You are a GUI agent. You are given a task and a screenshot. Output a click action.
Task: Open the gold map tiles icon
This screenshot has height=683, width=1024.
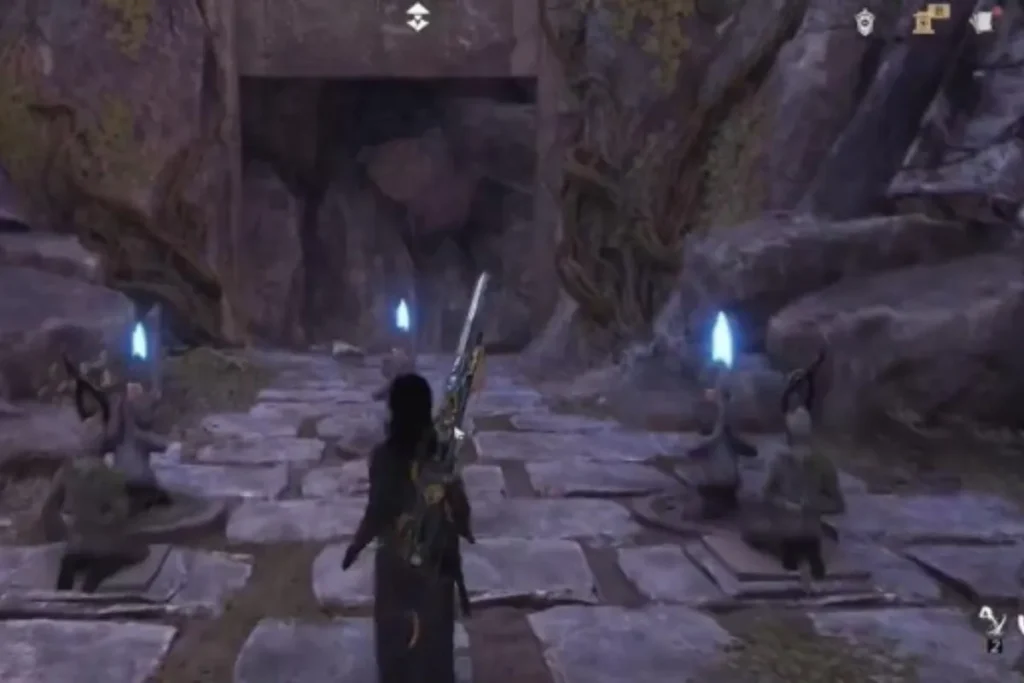pyautogui.click(x=930, y=18)
